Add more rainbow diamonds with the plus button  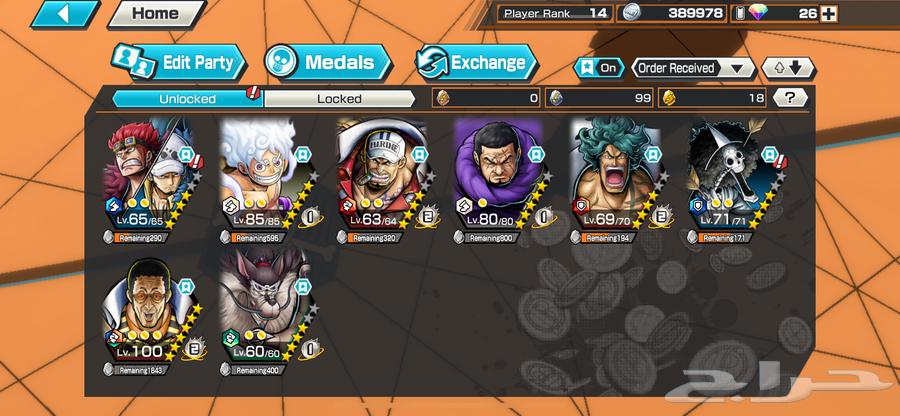(x=829, y=13)
